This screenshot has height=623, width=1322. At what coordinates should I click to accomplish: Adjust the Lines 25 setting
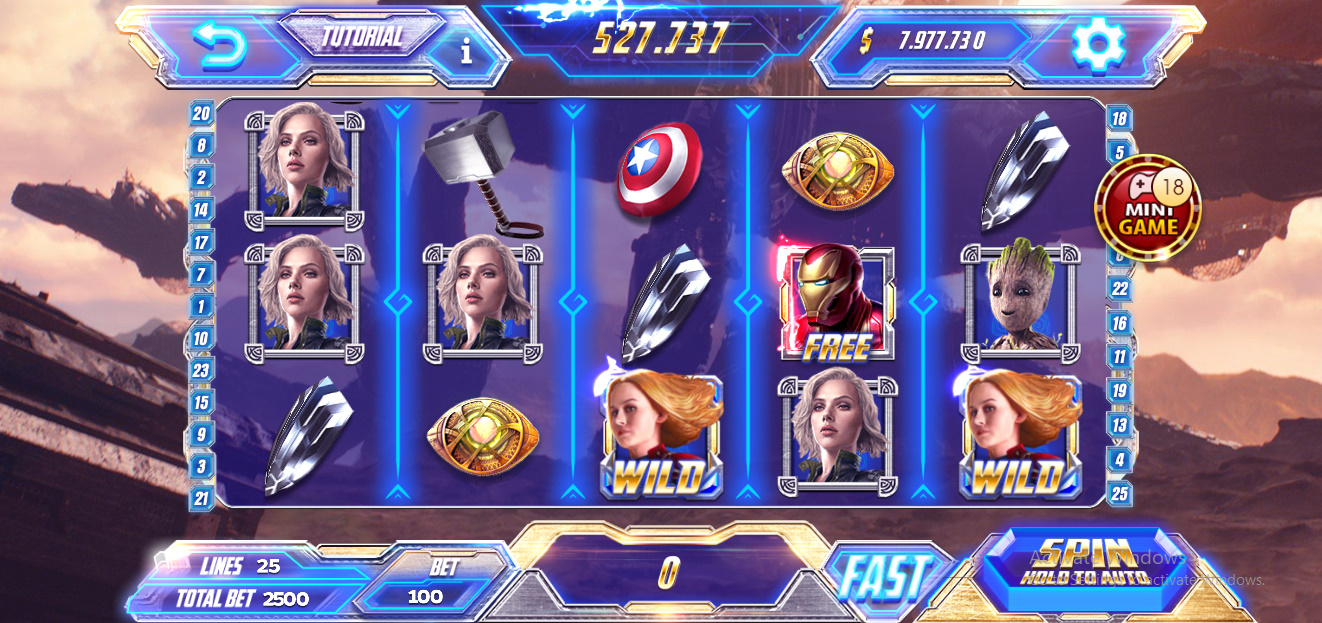click(240, 566)
